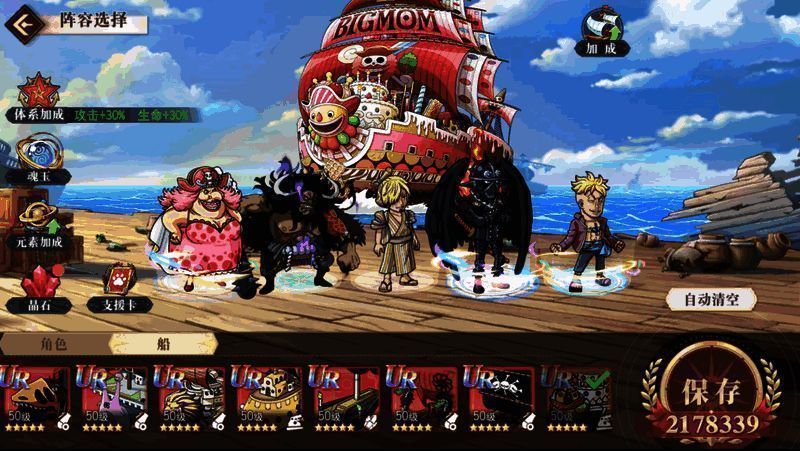Save the lineup with the 保存 button
The width and height of the screenshot is (800, 451).
[x=714, y=397]
